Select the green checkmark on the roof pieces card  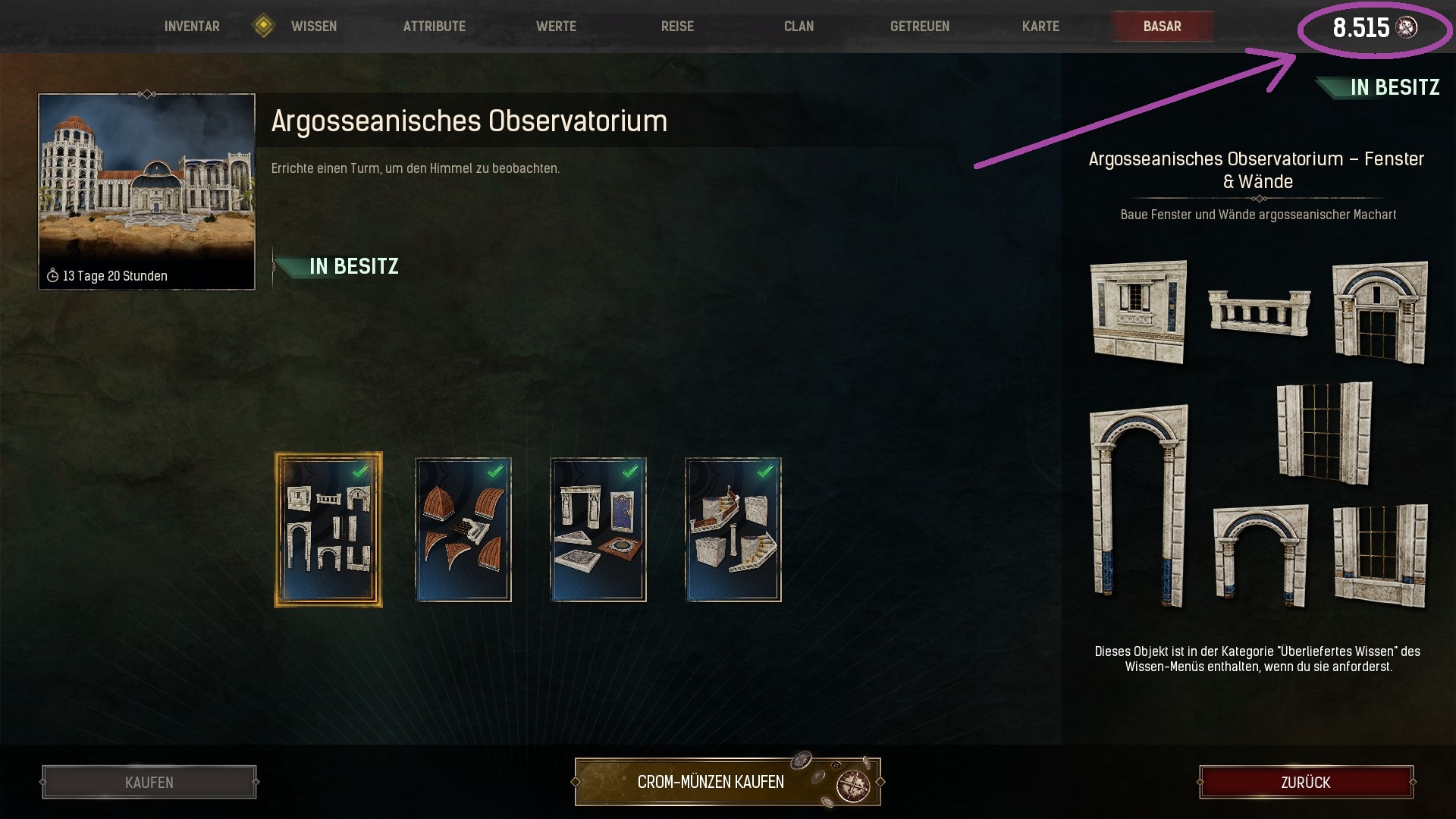click(494, 471)
